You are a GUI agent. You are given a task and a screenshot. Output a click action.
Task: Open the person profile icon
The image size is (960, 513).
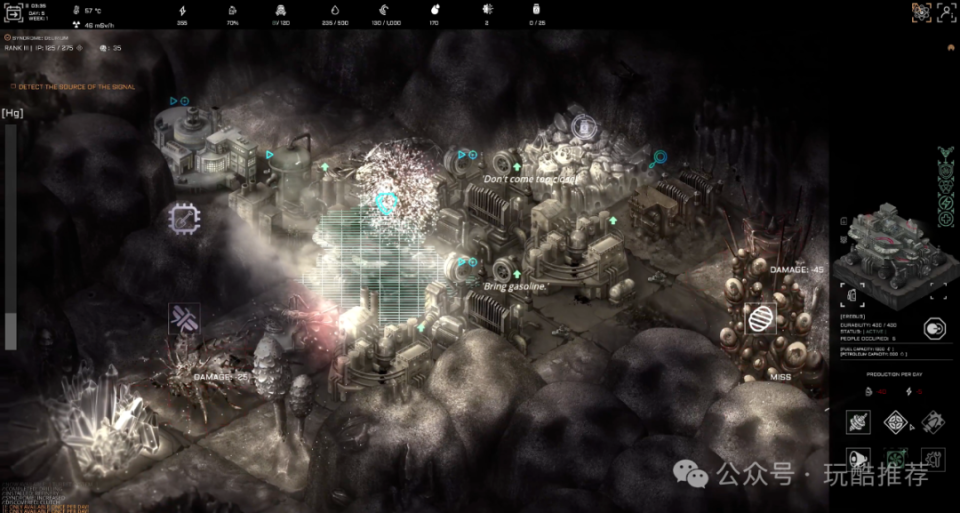(946, 12)
